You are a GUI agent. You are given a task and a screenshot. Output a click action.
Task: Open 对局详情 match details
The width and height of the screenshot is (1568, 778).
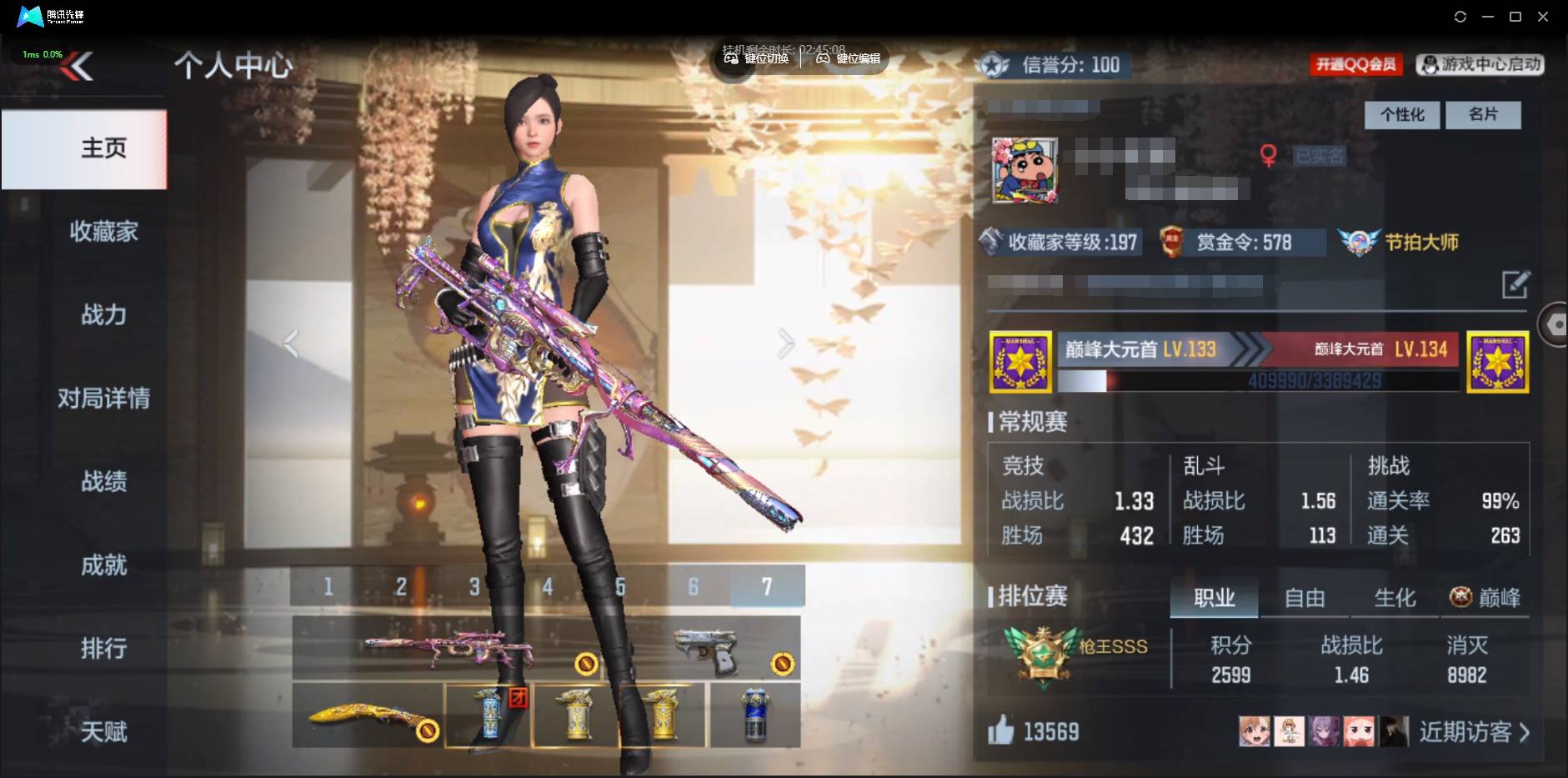[x=103, y=398]
